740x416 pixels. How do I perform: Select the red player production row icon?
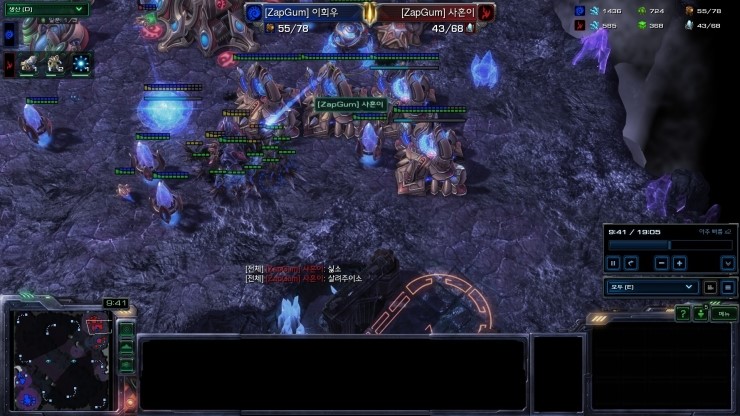coord(10,65)
